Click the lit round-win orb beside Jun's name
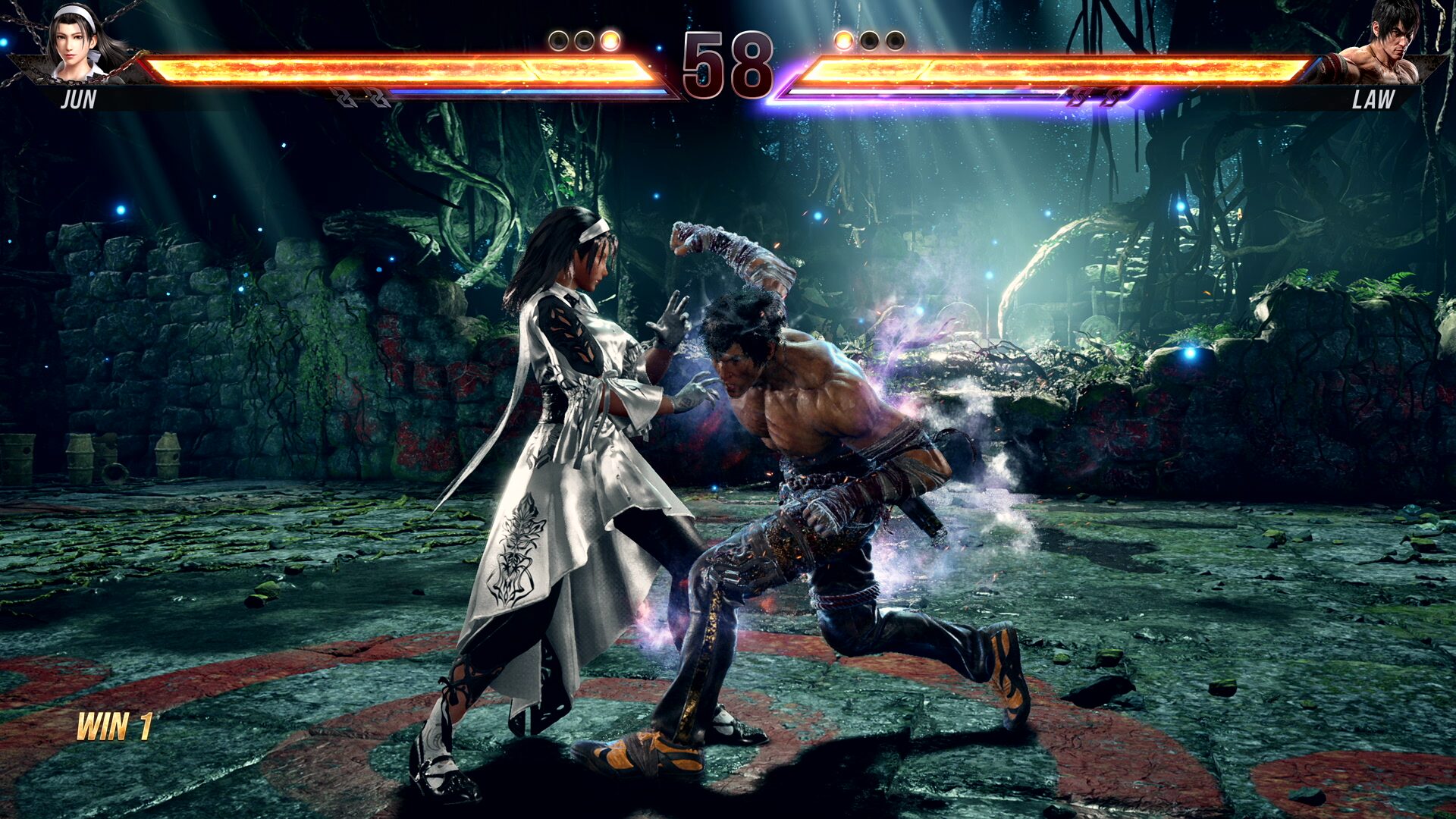 610,39
